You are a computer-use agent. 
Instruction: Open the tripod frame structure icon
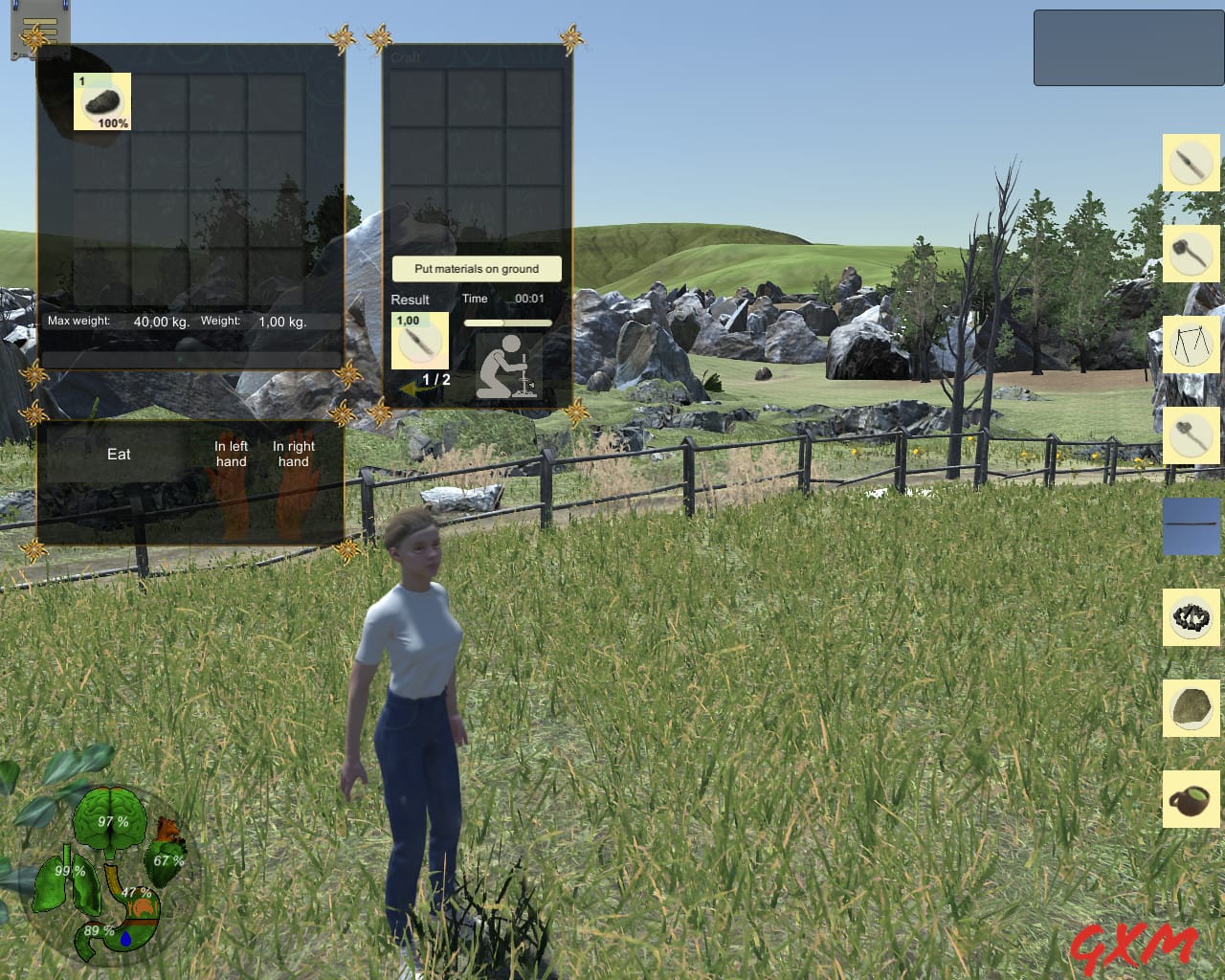(1191, 345)
